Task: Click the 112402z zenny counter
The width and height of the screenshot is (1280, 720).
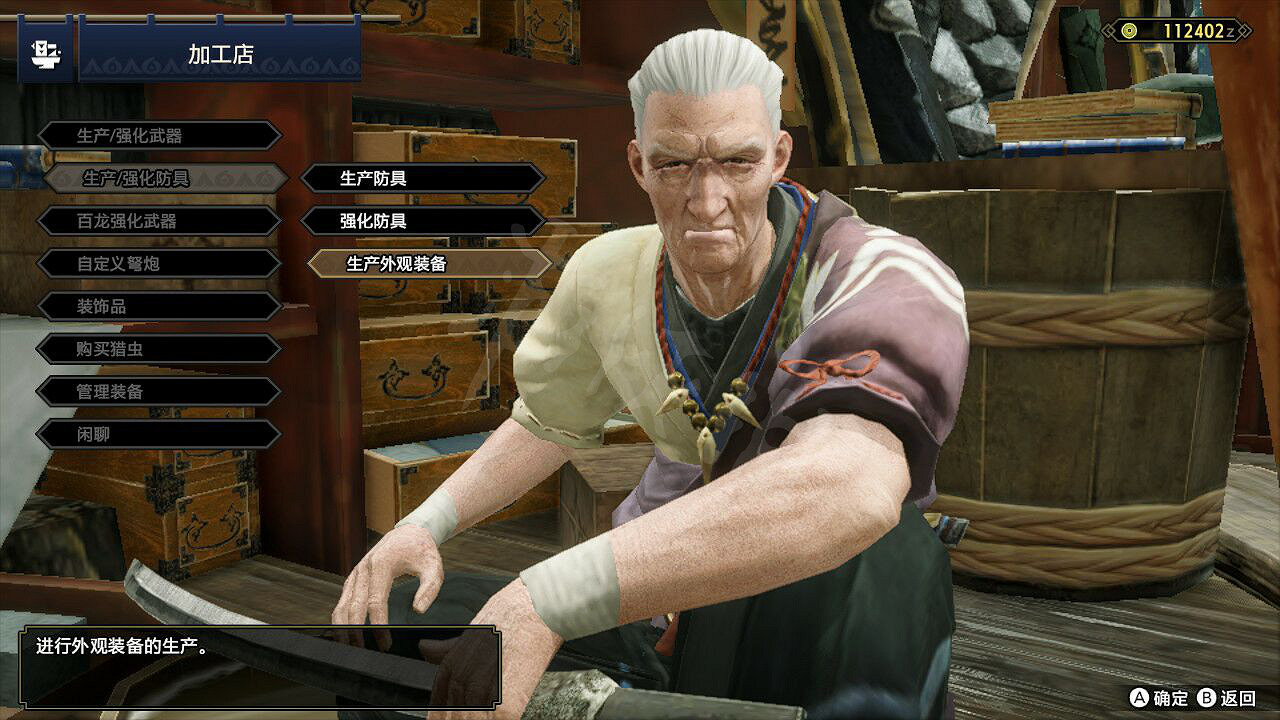Action: [x=1185, y=30]
